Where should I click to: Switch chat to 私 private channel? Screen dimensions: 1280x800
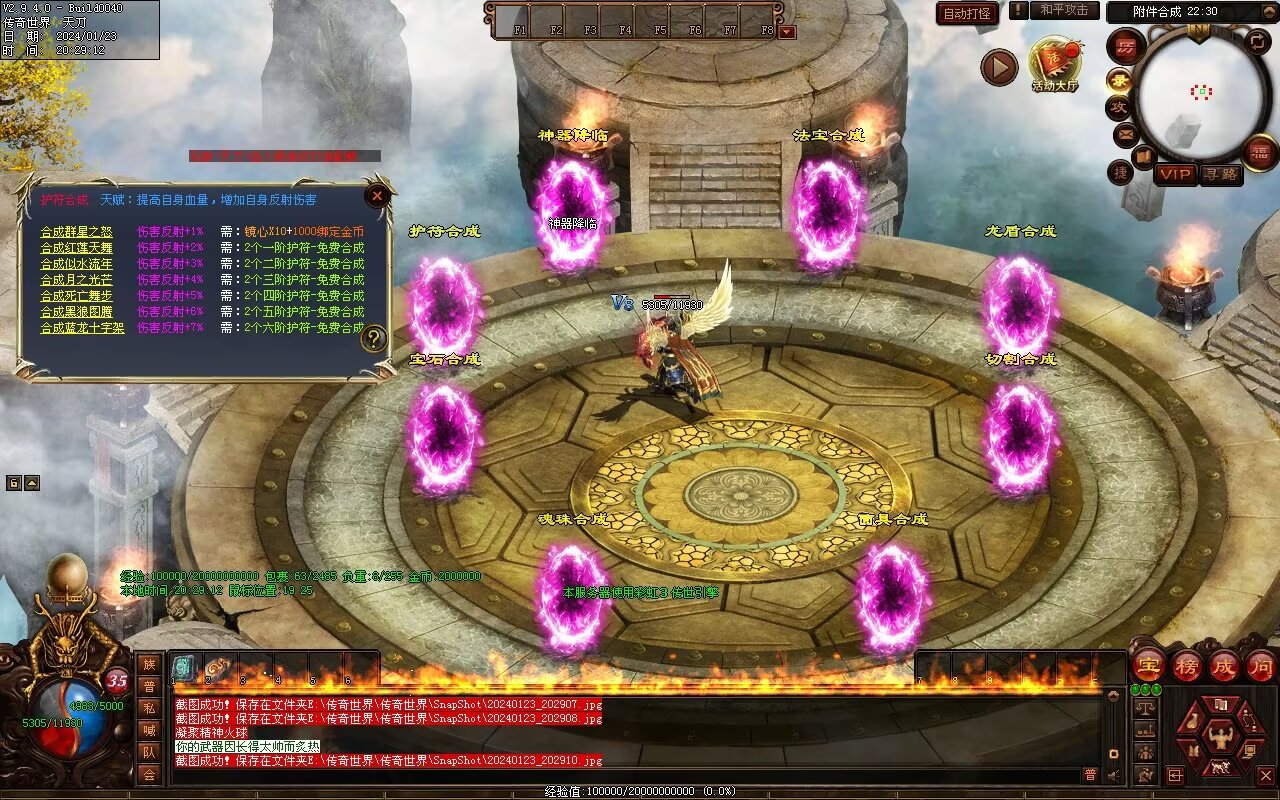149,708
